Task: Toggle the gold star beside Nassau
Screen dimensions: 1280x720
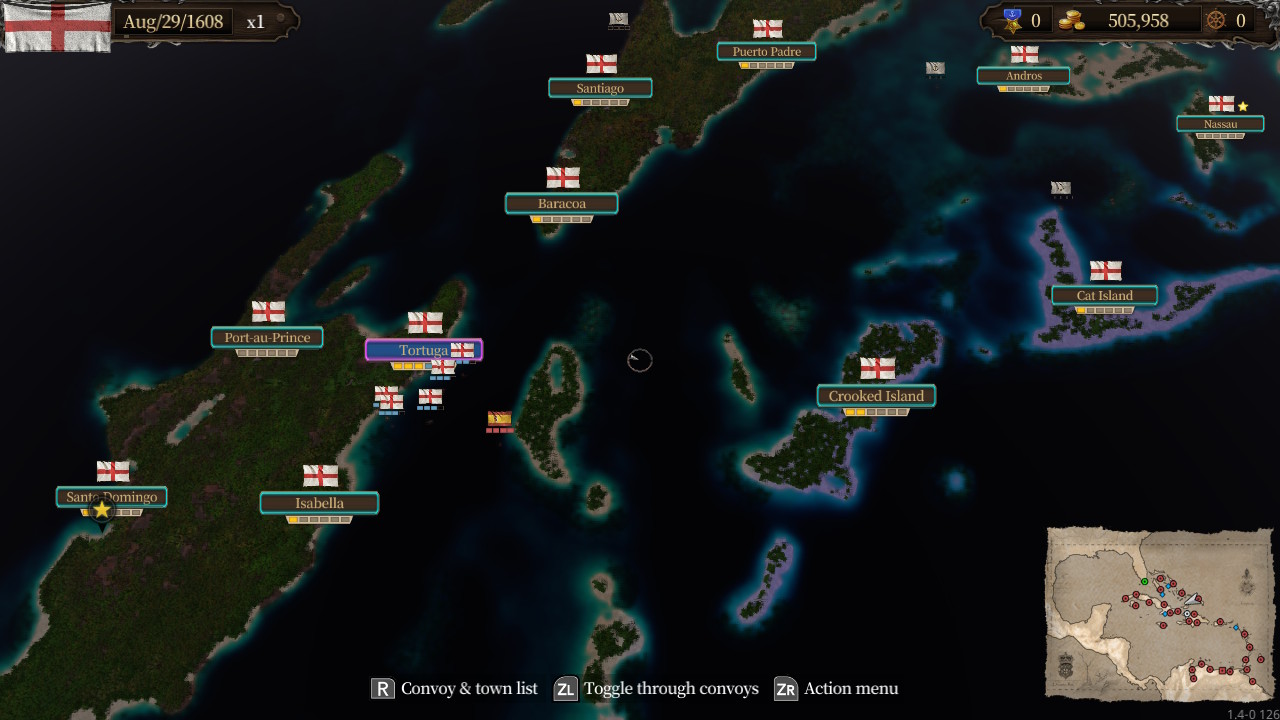Action: 1243,103
